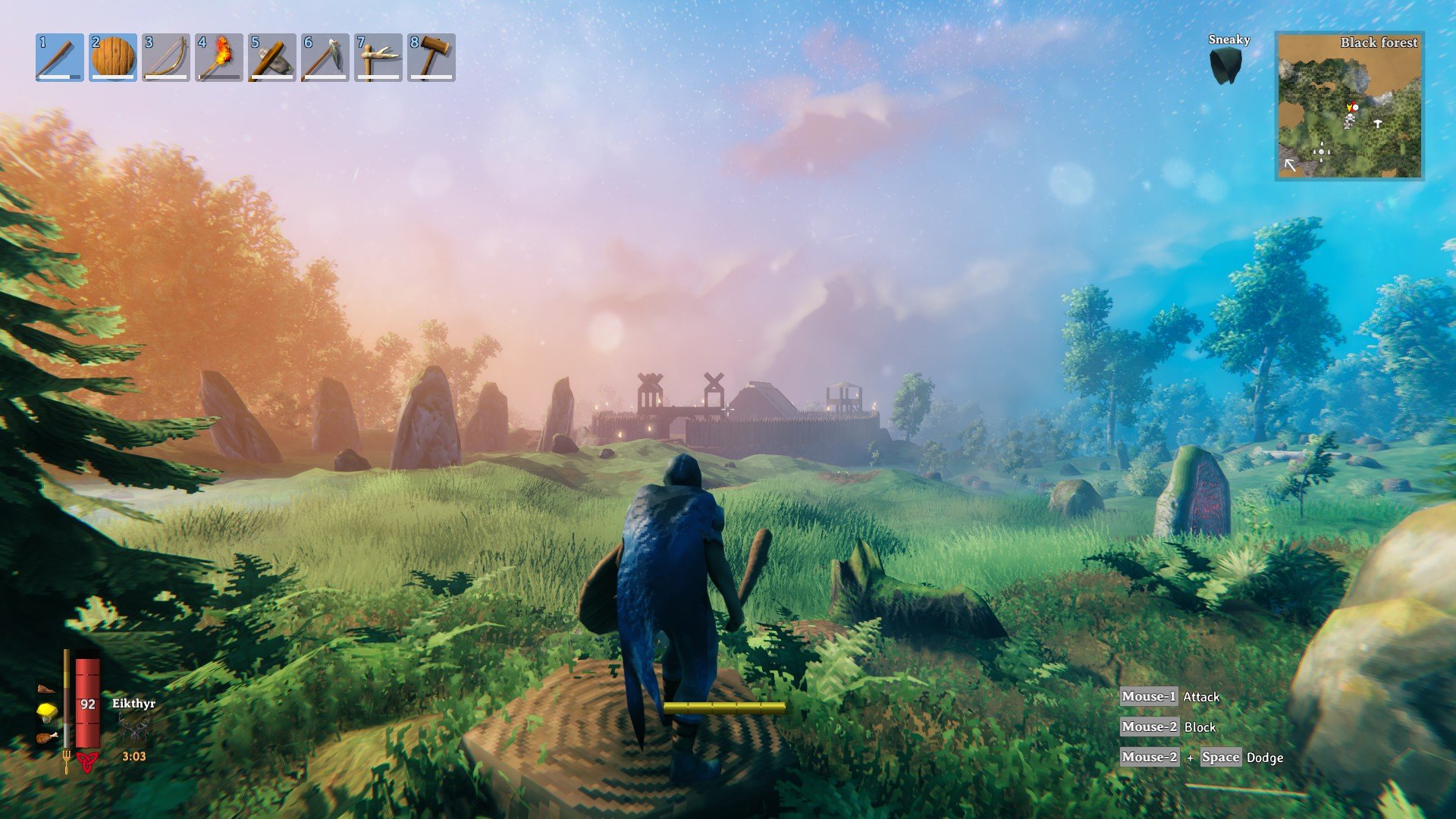Click the Eikthyr forsaken power icon

point(133,728)
